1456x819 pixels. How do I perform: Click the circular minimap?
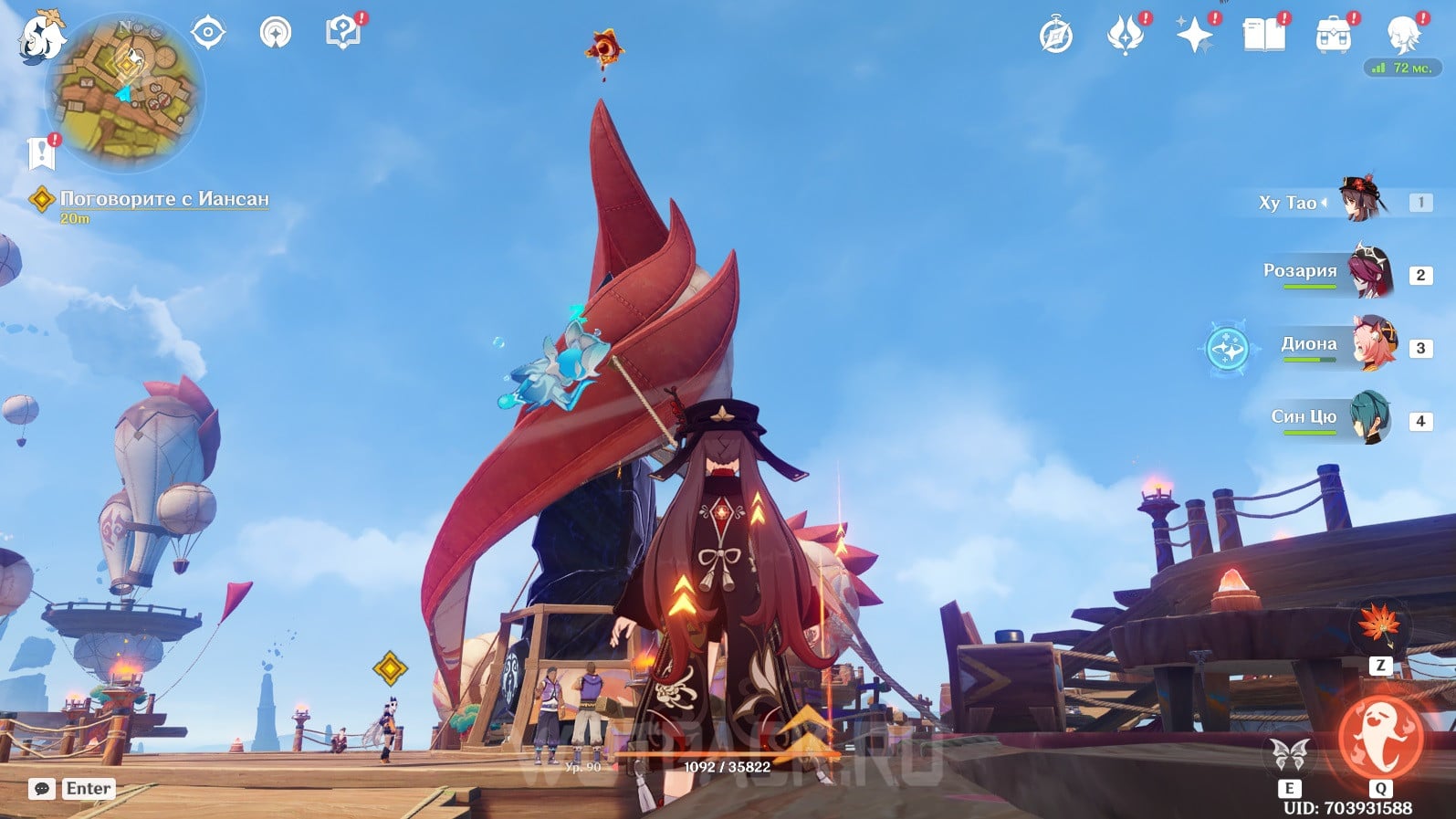click(x=126, y=93)
